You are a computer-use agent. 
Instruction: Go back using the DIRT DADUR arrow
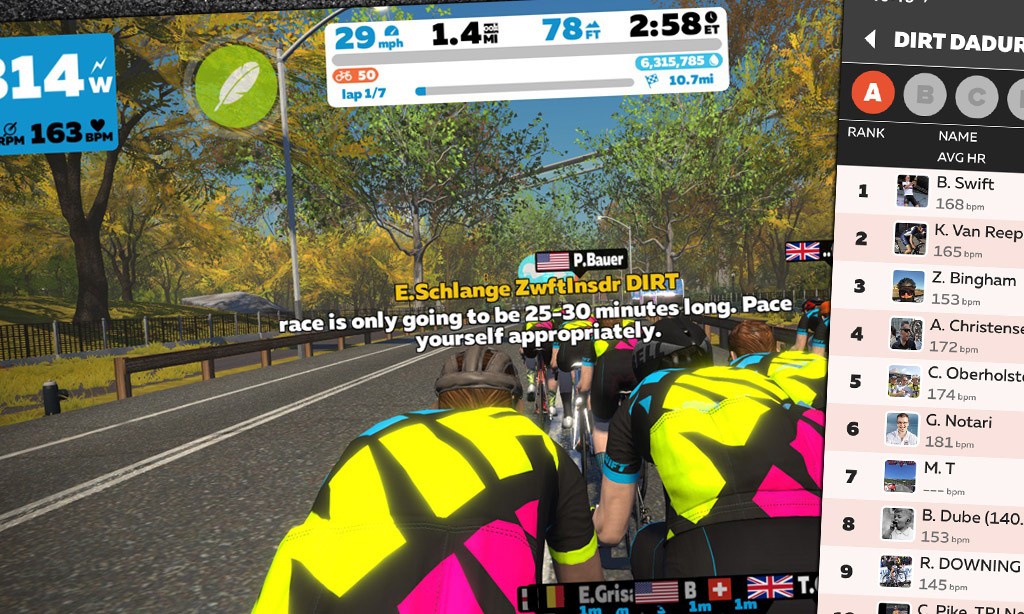(x=869, y=40)
